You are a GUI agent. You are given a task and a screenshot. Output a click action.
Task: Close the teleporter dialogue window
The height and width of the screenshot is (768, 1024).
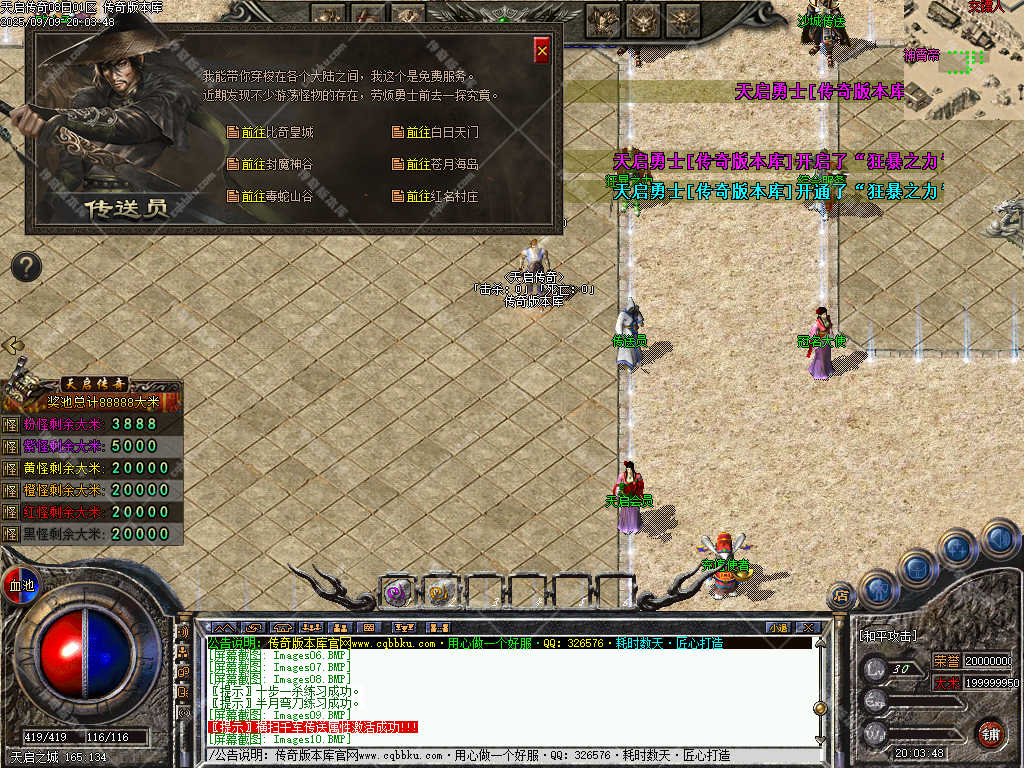[x=542, y=51]
